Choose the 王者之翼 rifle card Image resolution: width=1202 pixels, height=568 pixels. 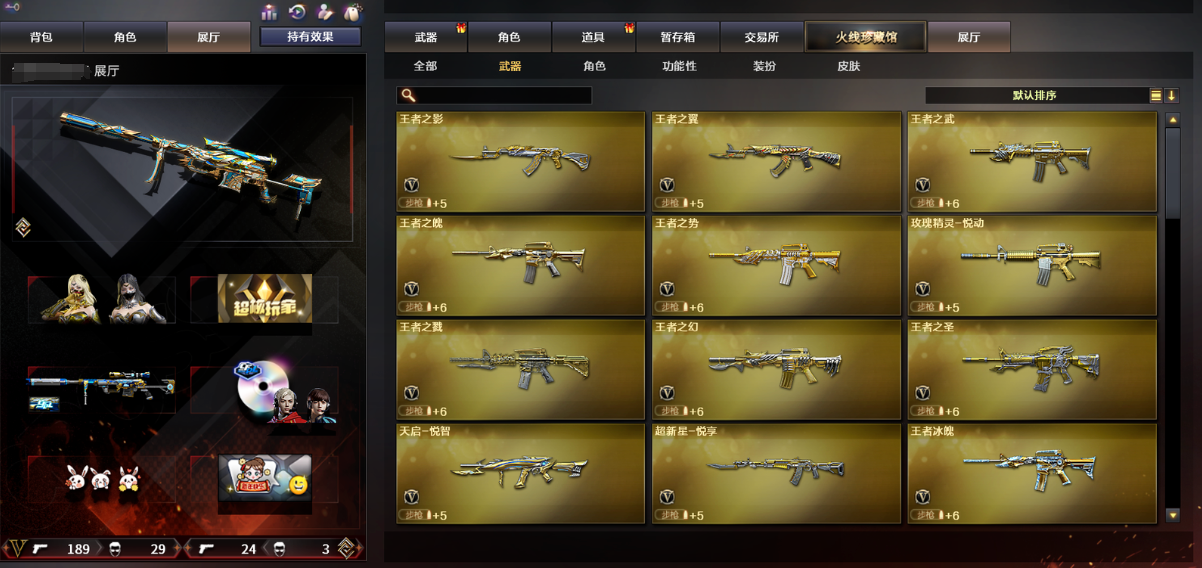[x=776, y=161]
